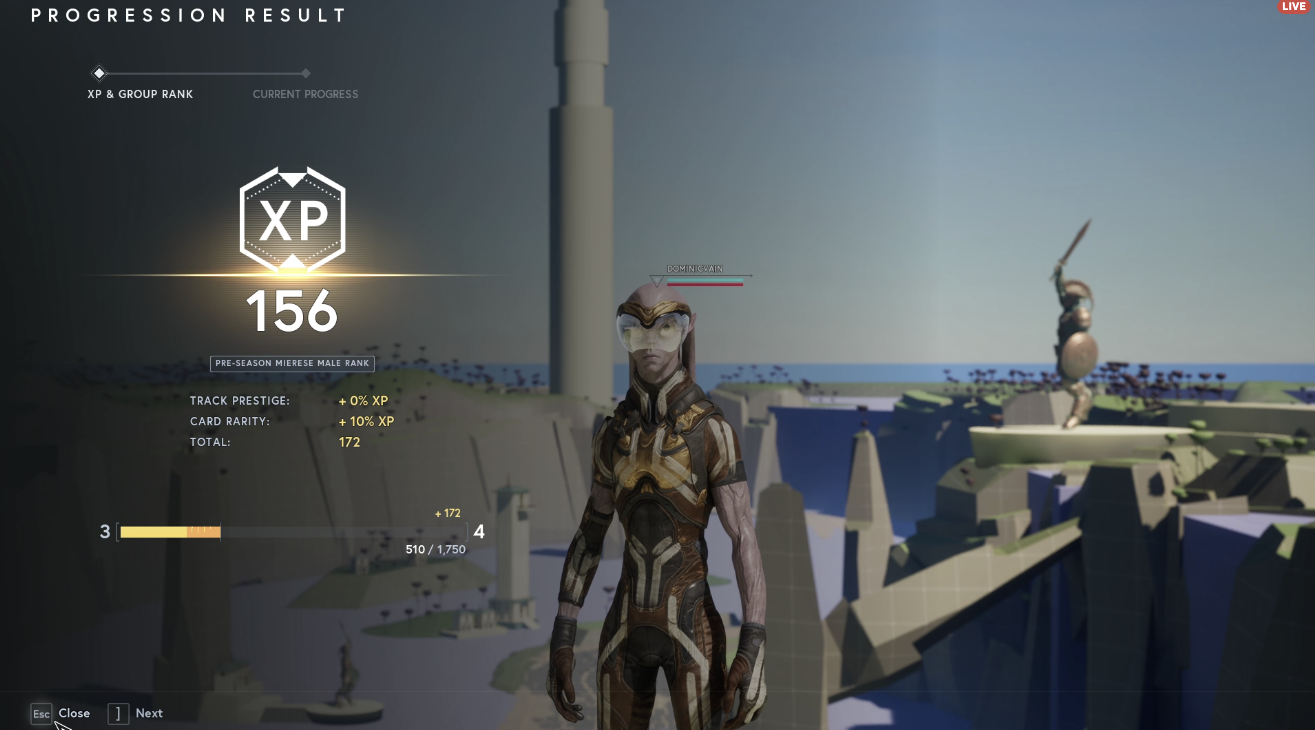Click the 510 / 1,750 XP counter
The height and width of the screenshot is (730, 1315).
click(x=435, y=549)
